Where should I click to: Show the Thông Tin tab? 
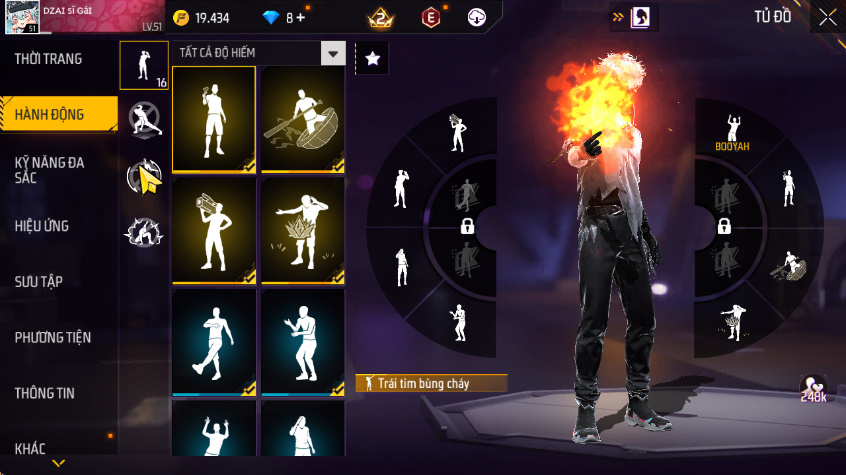45,393
